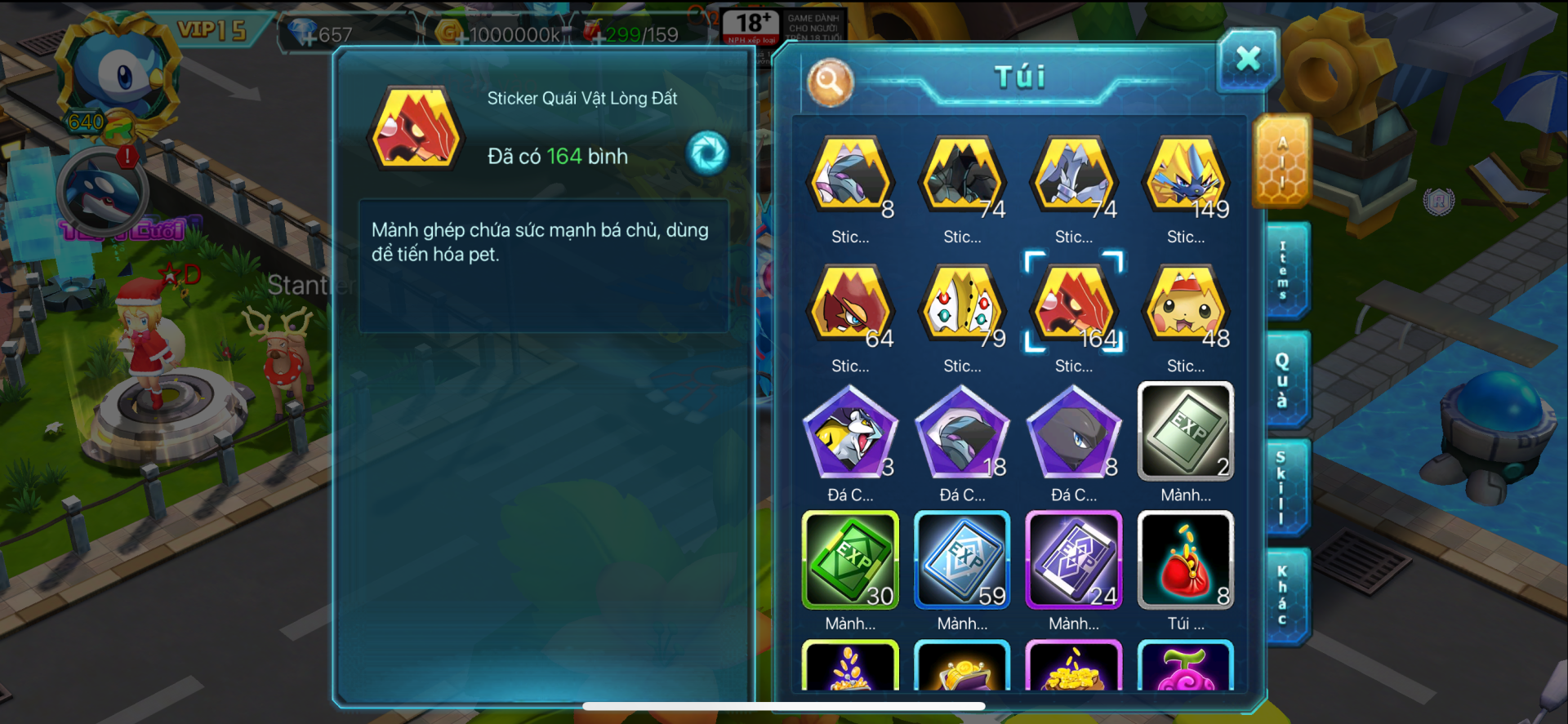1568x724 pixels.
Task: Select the green EXP card with 30
Action: tap(850, 561)
